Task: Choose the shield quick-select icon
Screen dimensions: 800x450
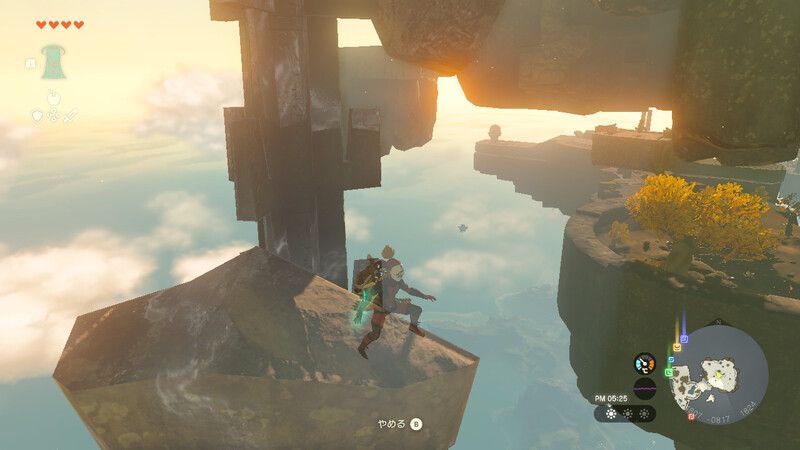Action: [x=38, y=116]
